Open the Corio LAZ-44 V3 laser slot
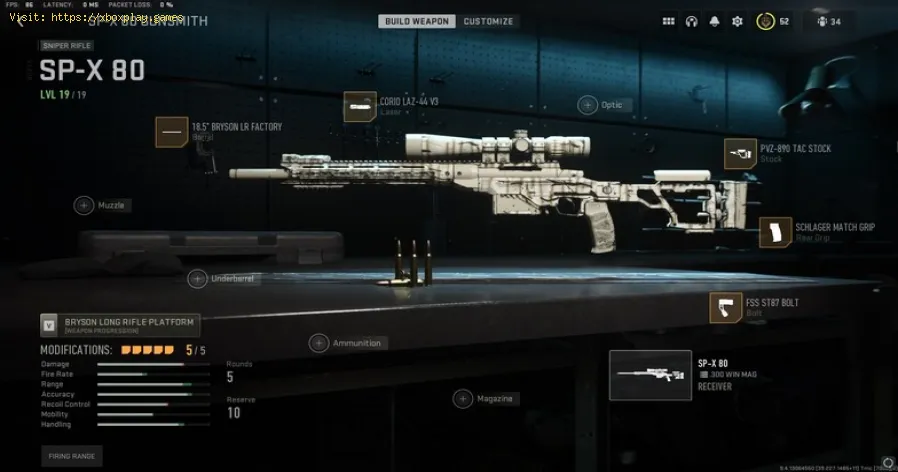The image size is (898, 472). (x=360, y=106)
